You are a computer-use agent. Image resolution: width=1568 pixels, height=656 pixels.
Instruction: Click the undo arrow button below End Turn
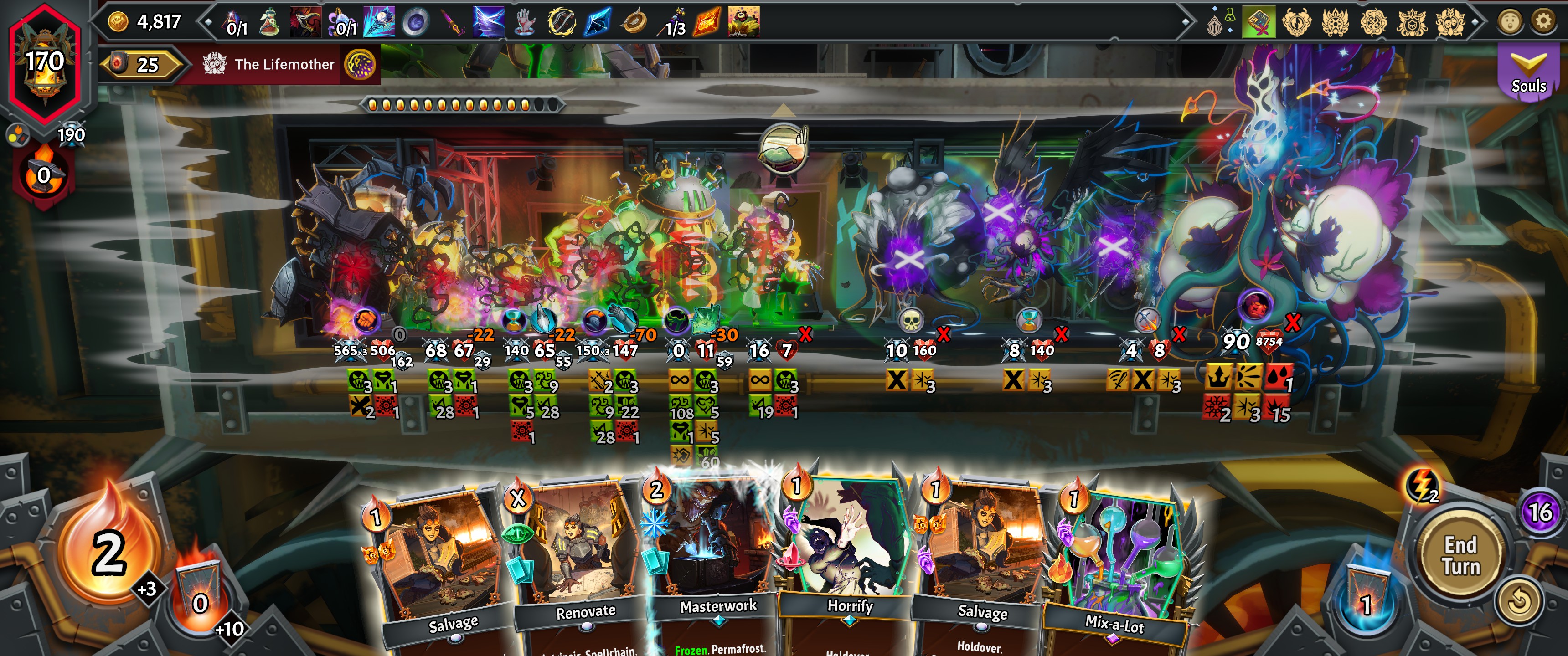coord(1518,601)
